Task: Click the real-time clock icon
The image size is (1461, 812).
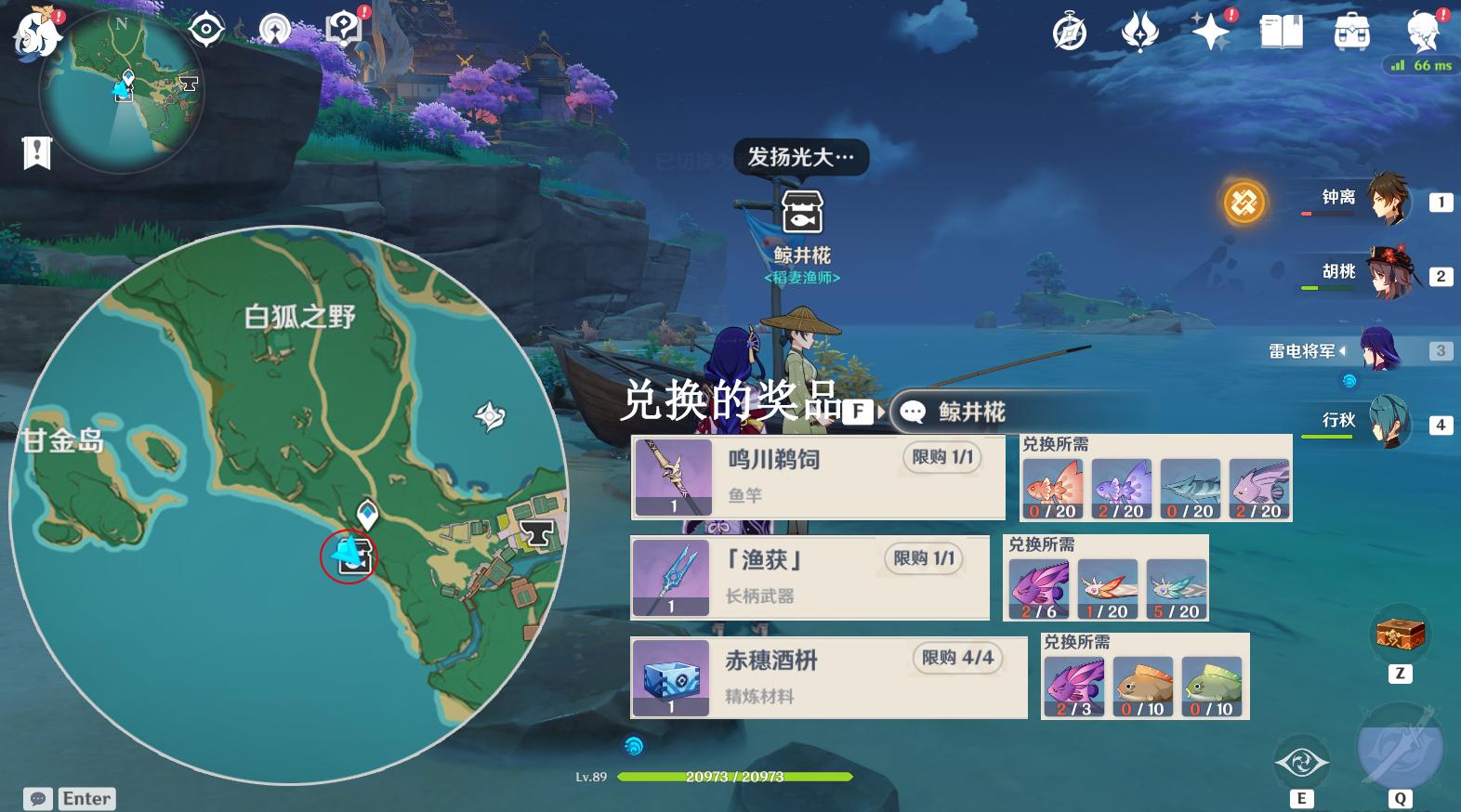Action: click(x=1068, y=30)
